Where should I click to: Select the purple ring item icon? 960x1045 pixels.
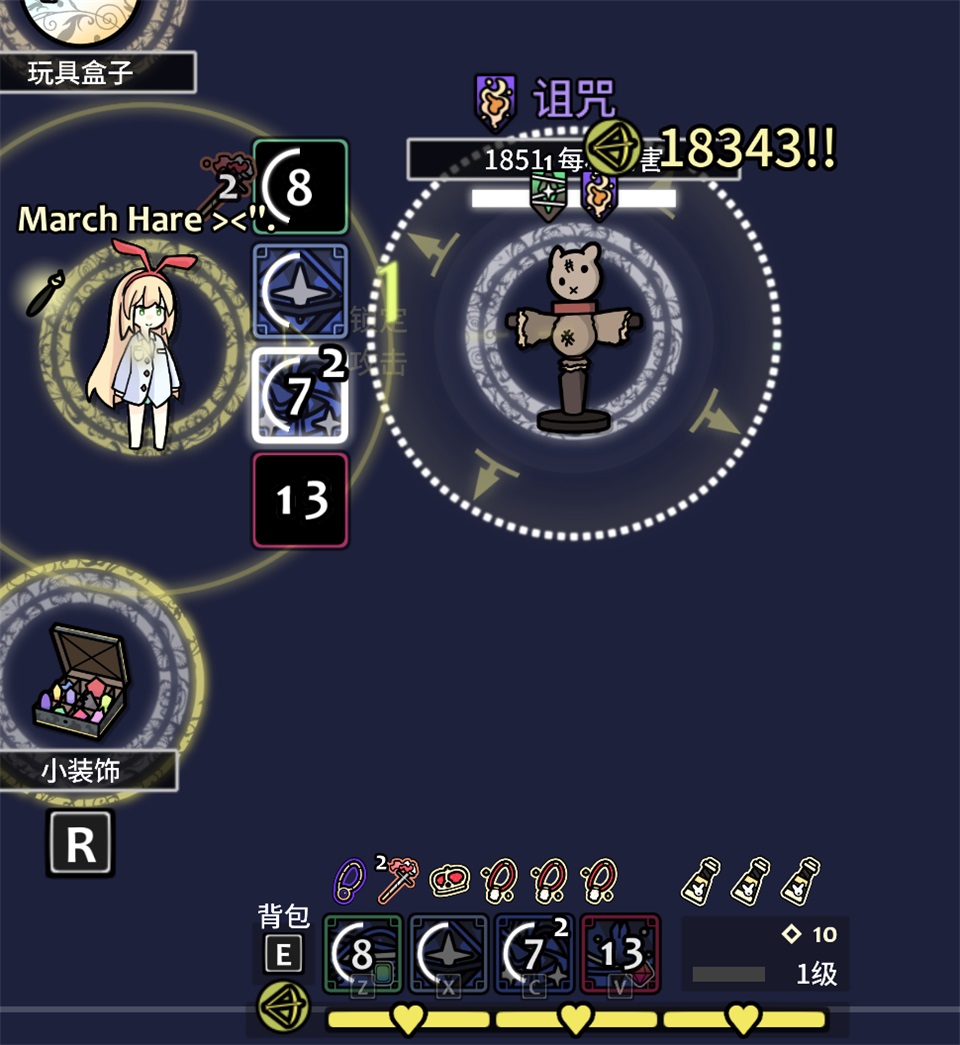pyautogui.click(x=349, y=879)
